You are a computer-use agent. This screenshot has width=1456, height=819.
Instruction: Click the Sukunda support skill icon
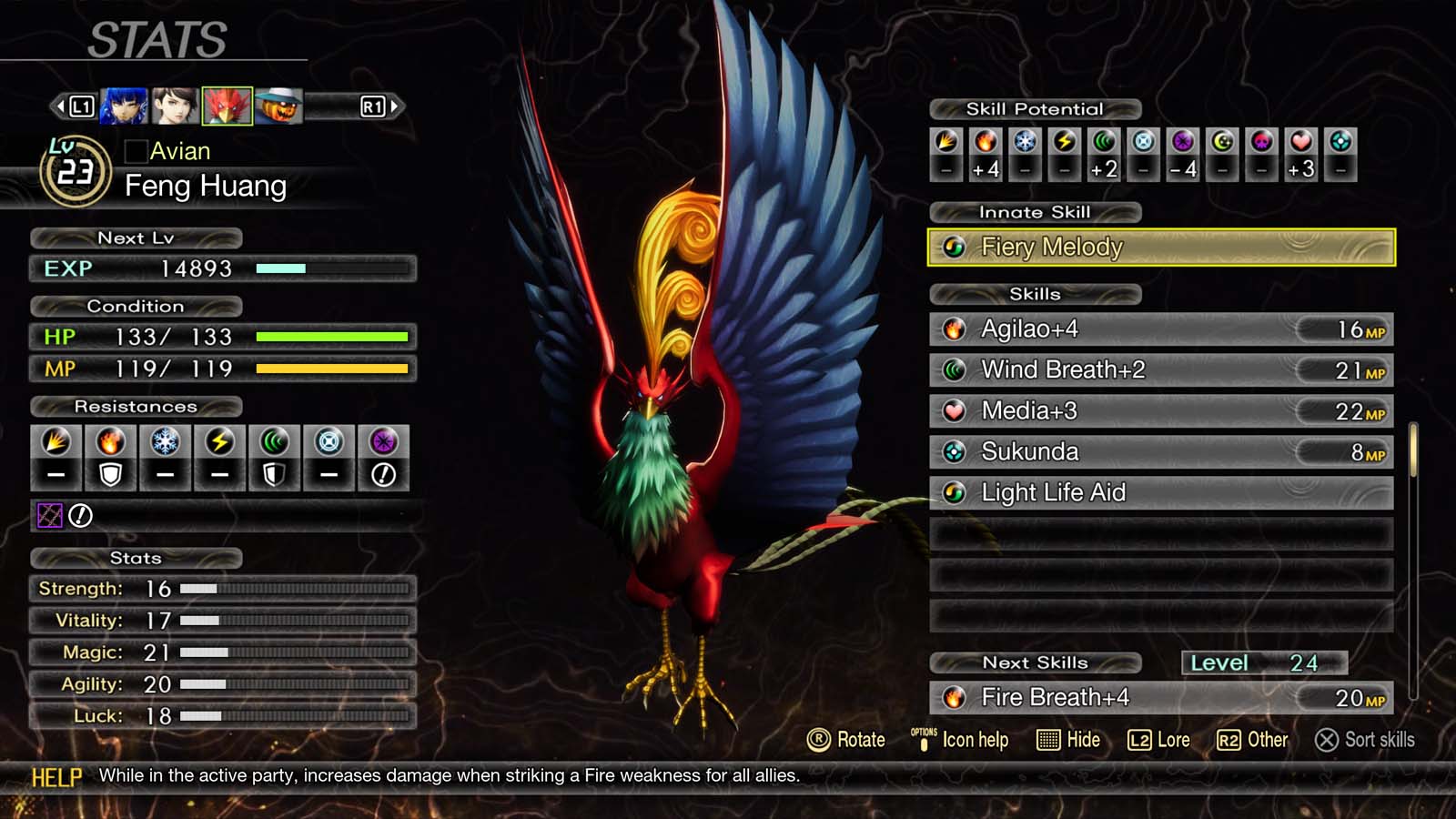click(955, 451)
